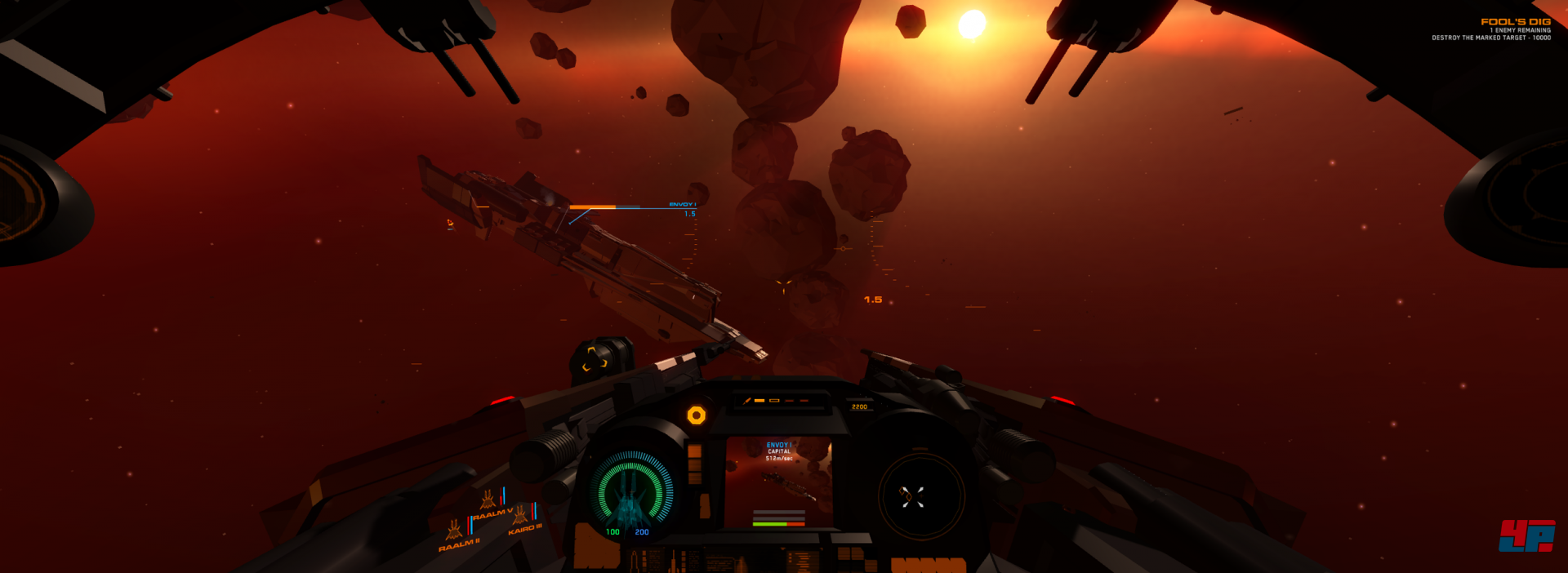
Task: Select the KAIRO III wingman icon
Action: [520, 515]
